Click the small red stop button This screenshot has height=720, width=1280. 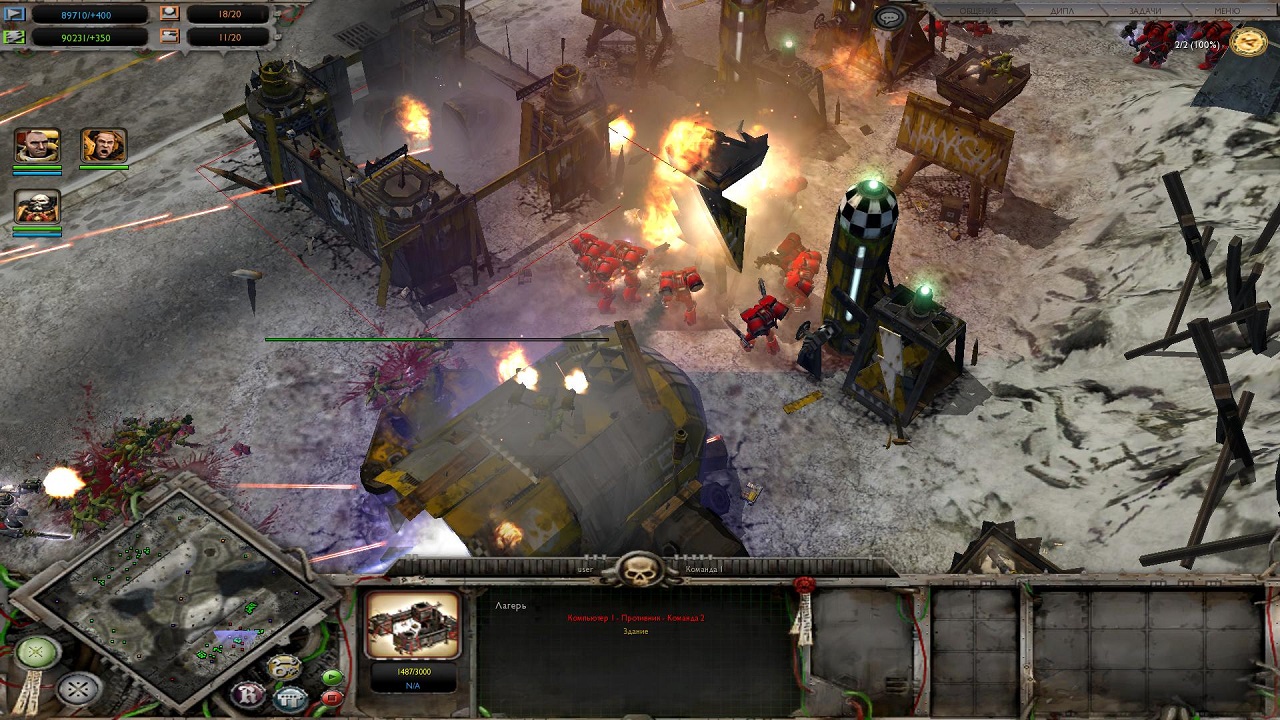332,697
